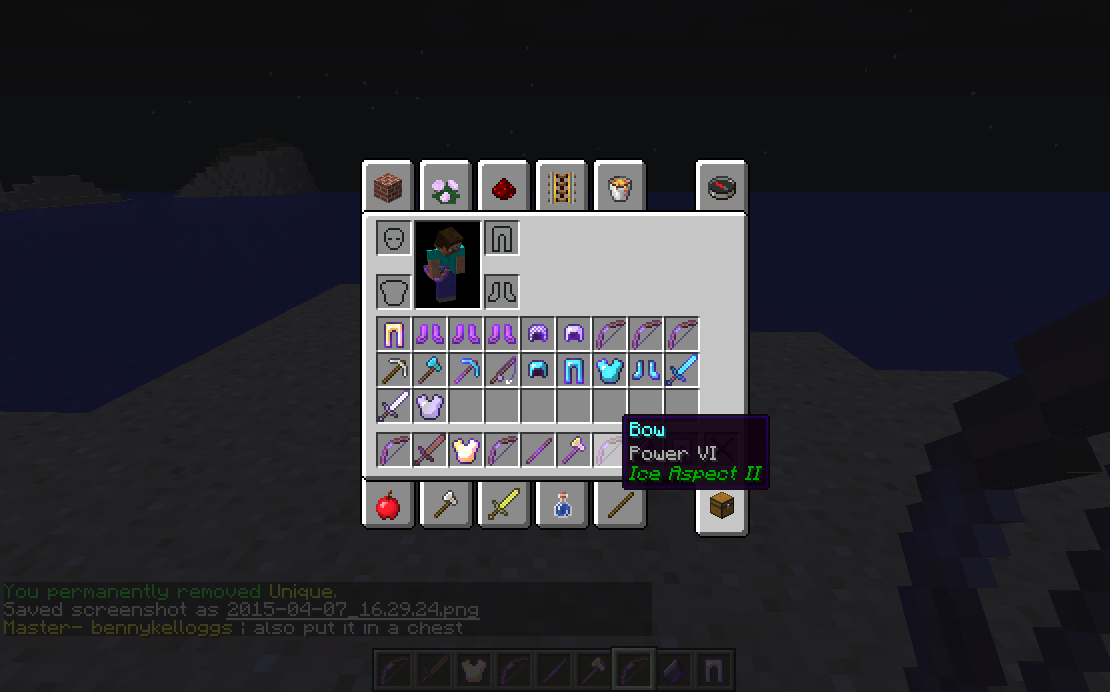Select the golden chestplate in hotbar row

point(465,450)
